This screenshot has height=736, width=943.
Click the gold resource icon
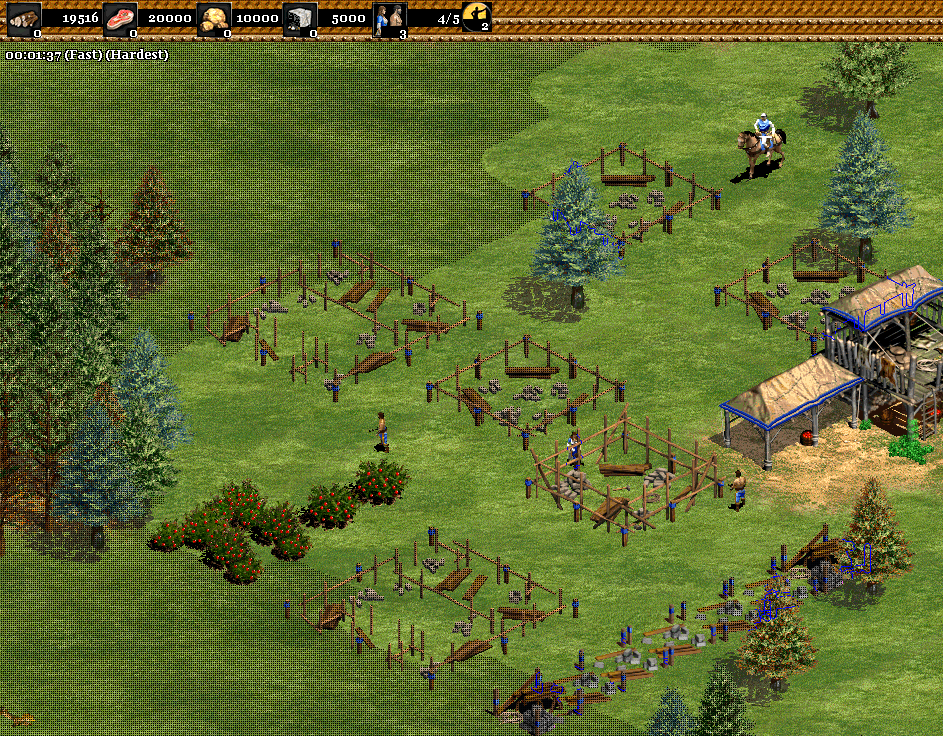(212, 18)
